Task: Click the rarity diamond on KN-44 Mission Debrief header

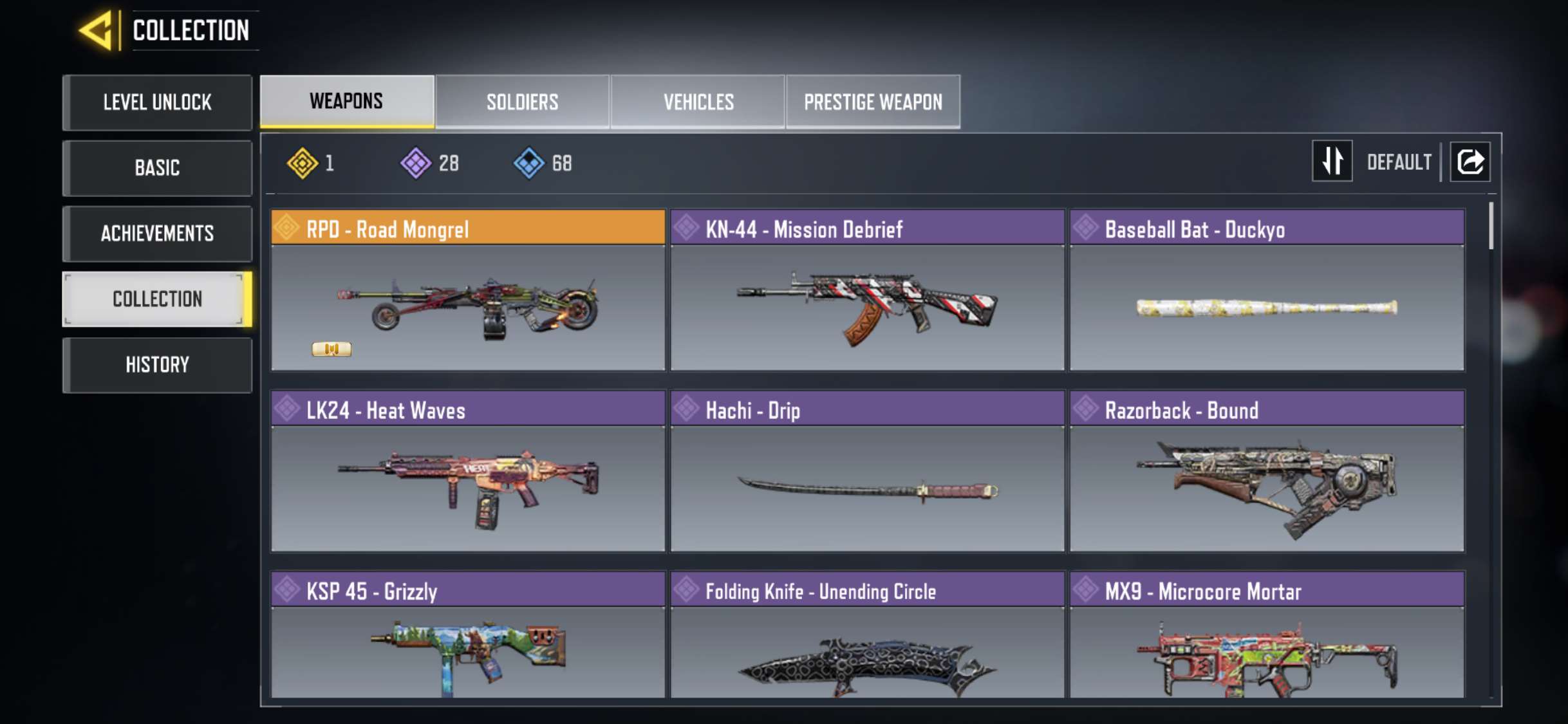Action: tap(687, 228)
